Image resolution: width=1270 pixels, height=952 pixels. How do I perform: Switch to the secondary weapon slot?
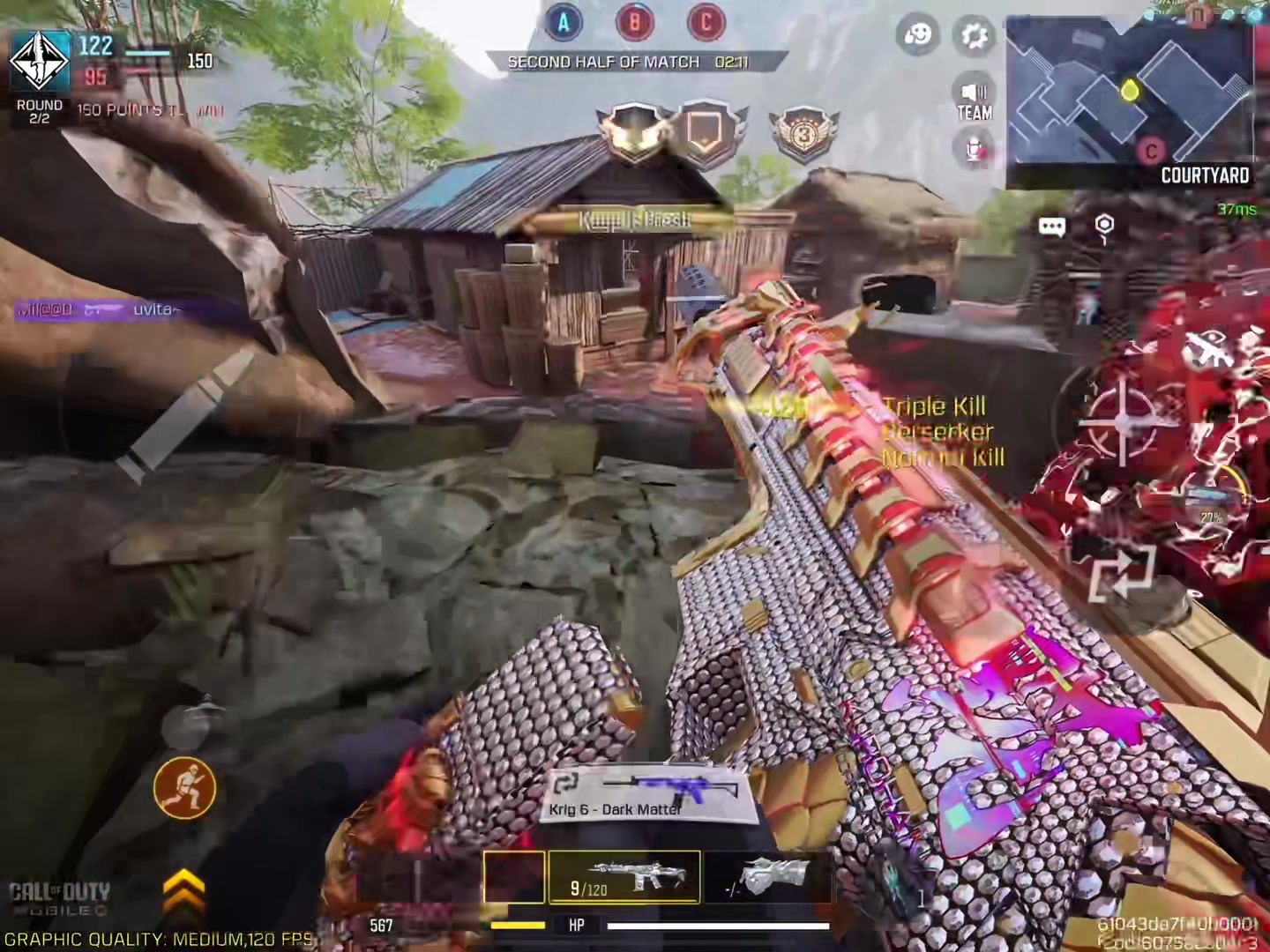766,877
